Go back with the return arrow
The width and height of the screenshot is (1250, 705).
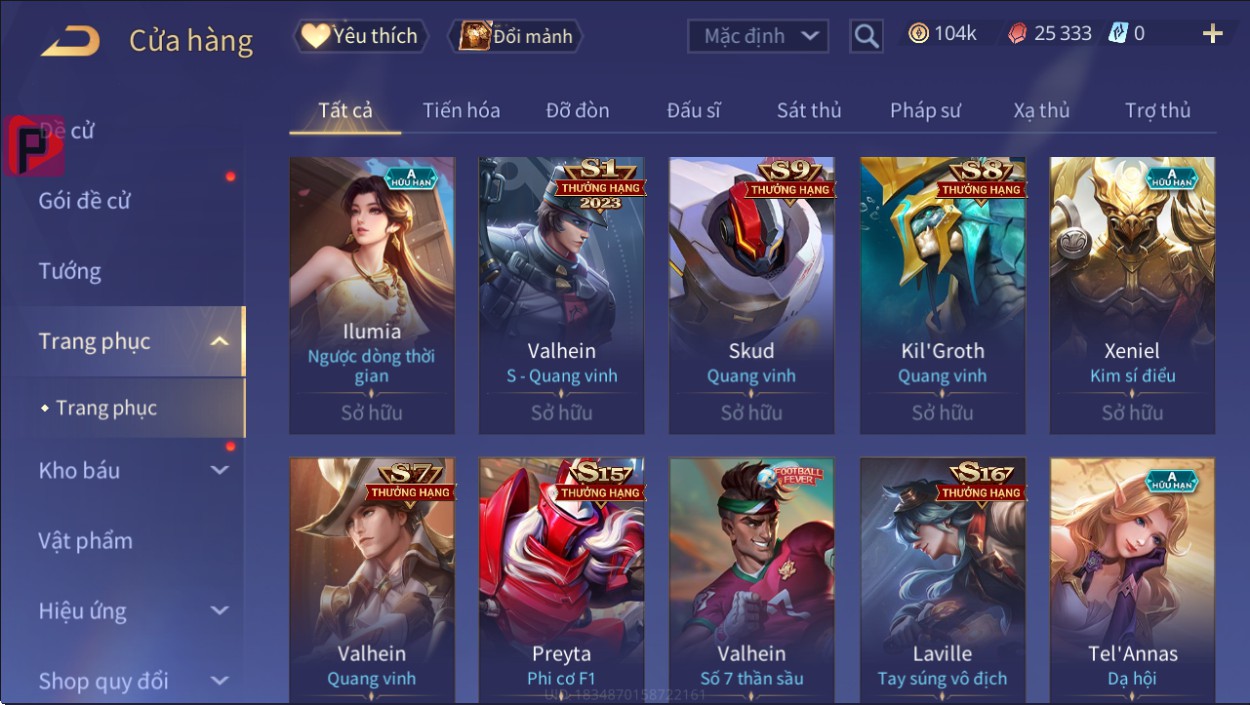(x=70, y=41)
